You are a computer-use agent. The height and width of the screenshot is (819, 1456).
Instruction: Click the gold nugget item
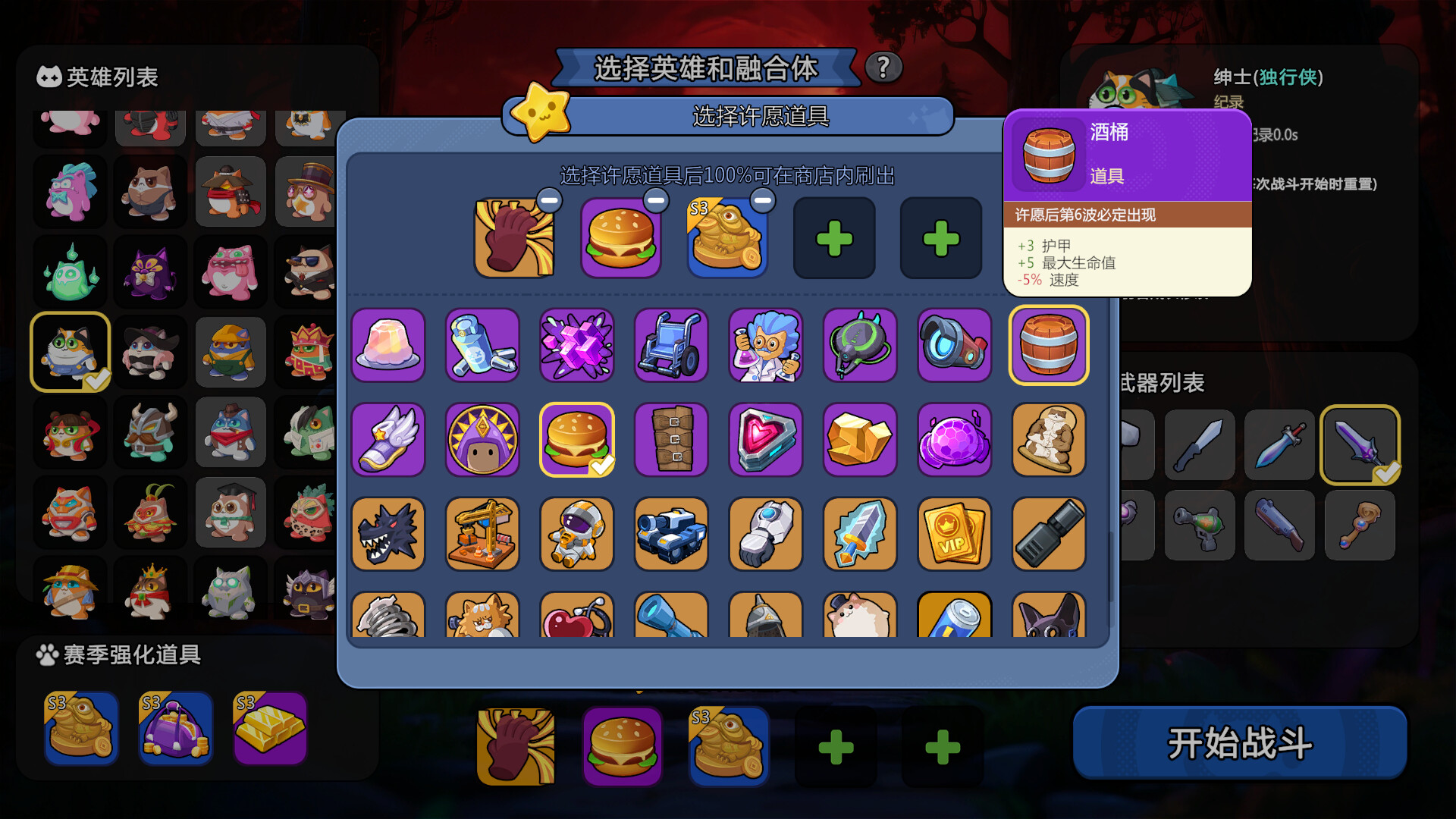[860, 441]
